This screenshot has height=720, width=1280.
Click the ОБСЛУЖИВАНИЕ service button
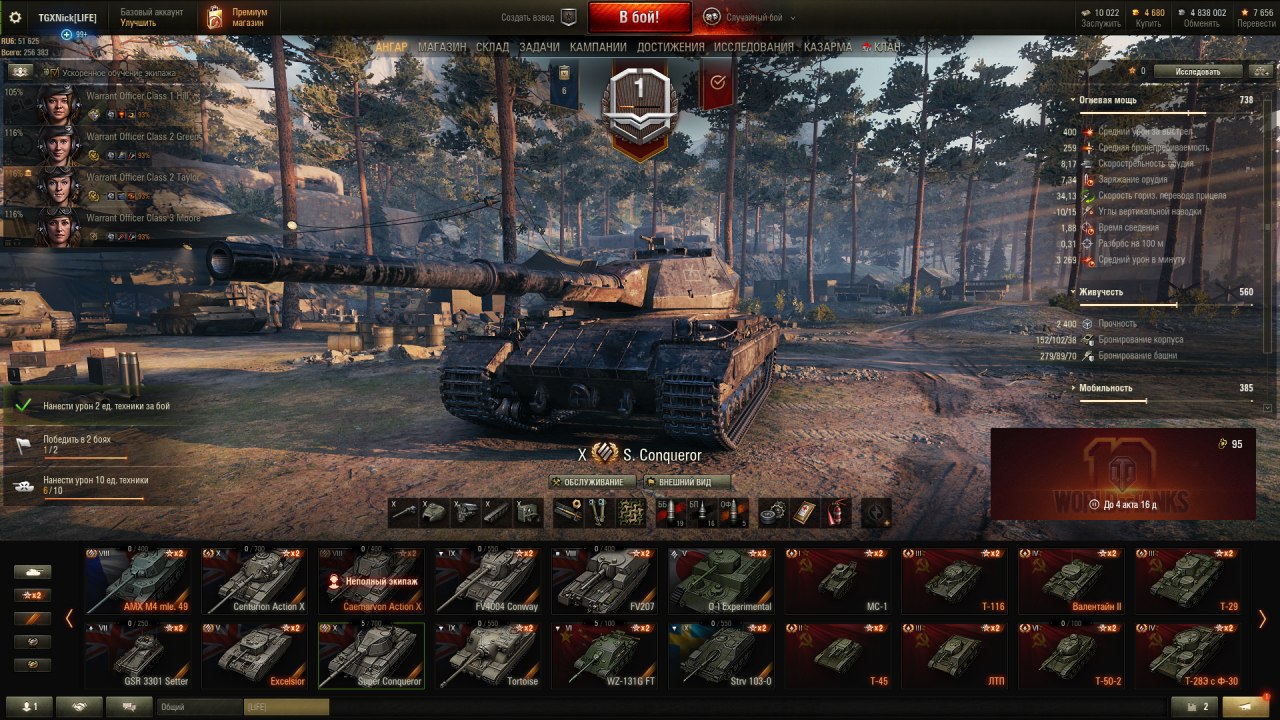pos(594,482)
